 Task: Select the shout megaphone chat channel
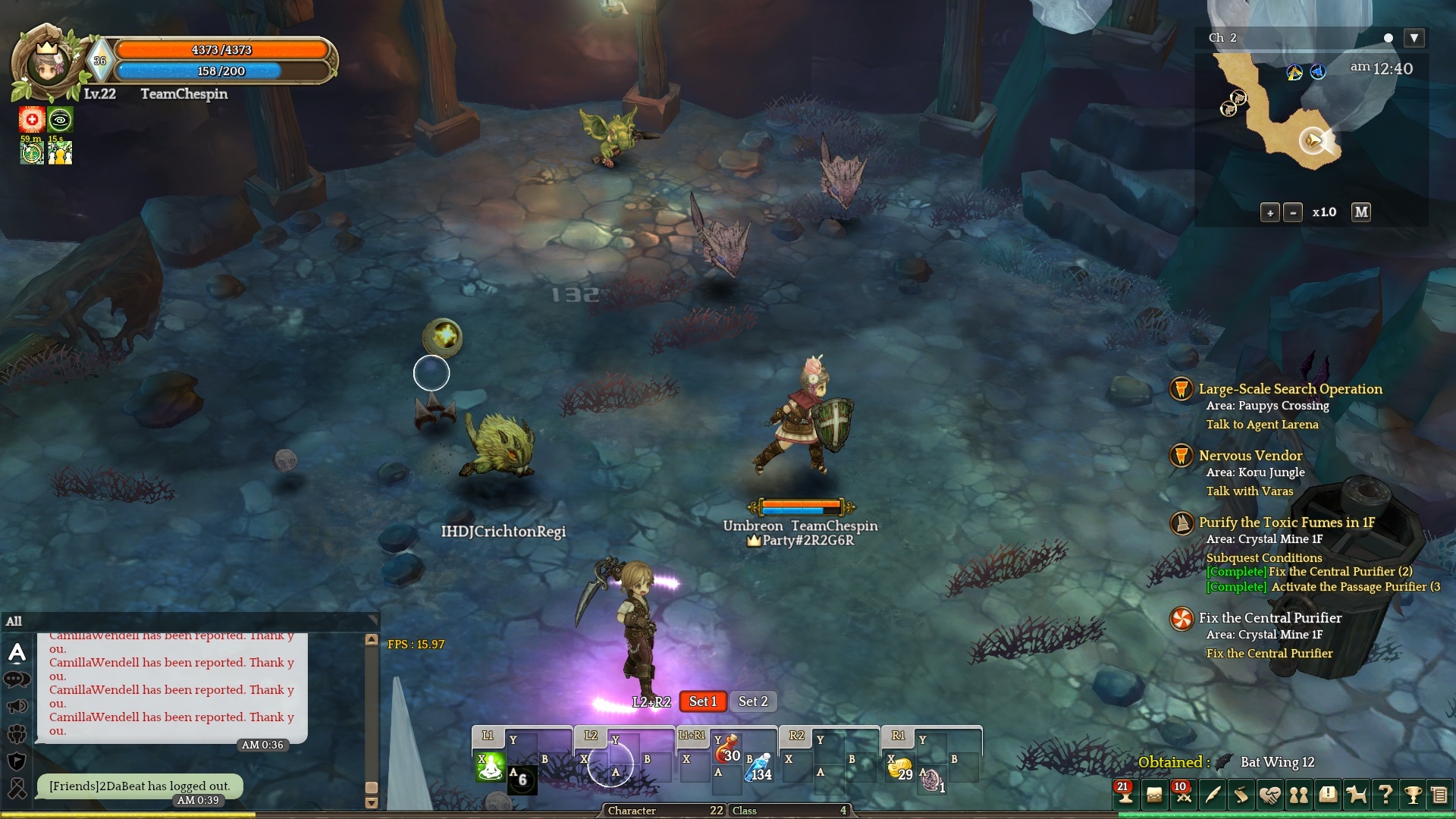pyautogui.click(x=17, y=707)
